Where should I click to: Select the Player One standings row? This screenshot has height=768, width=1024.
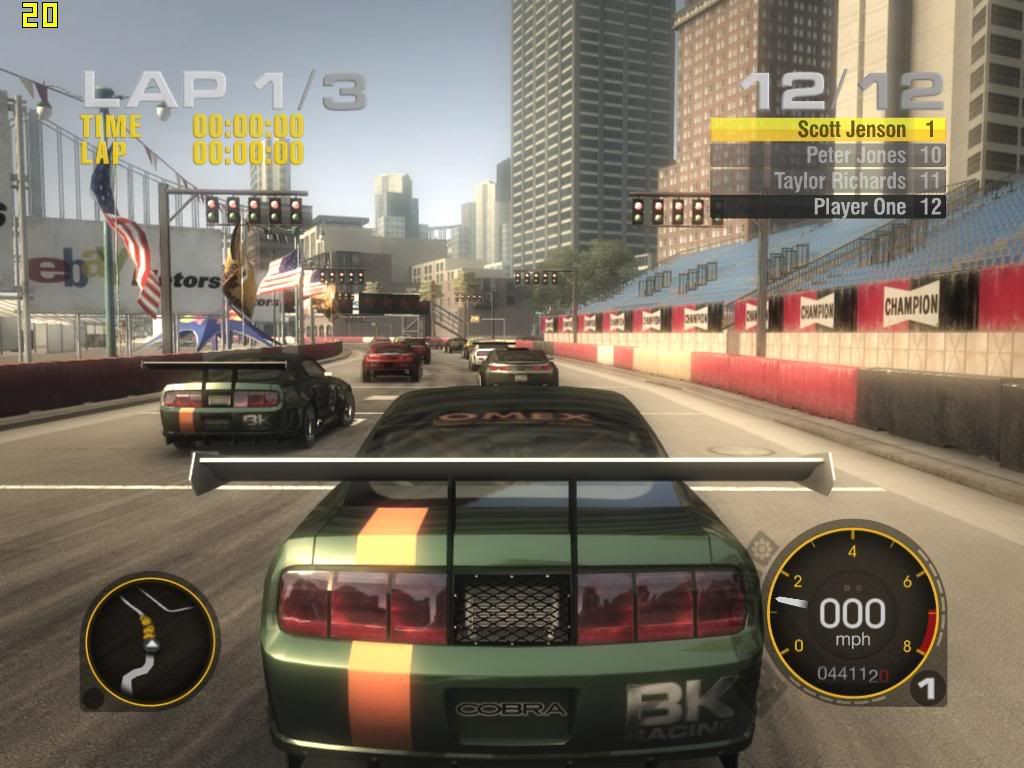[x=828, y=207]
